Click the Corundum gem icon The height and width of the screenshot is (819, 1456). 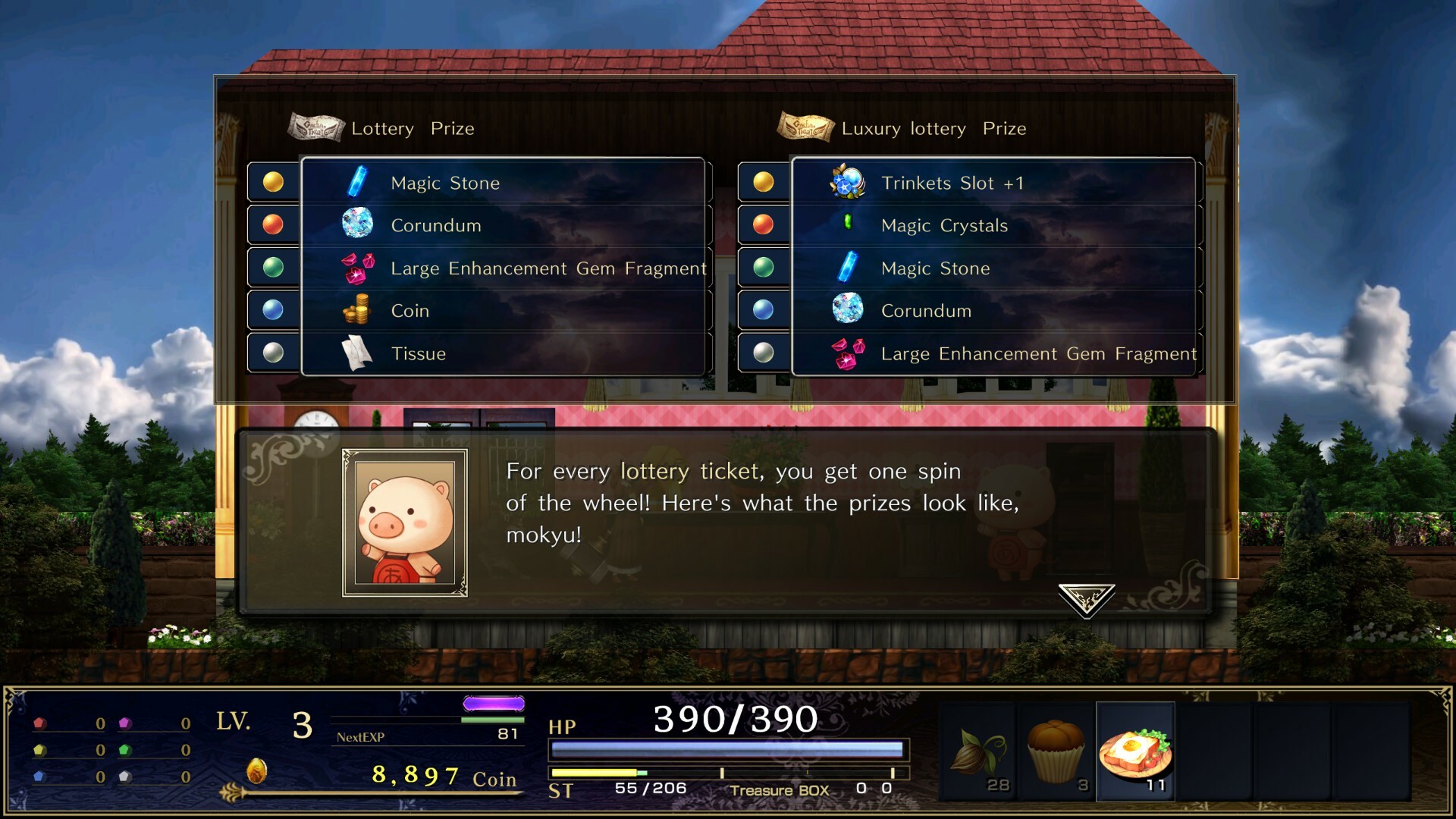(359, 224)
